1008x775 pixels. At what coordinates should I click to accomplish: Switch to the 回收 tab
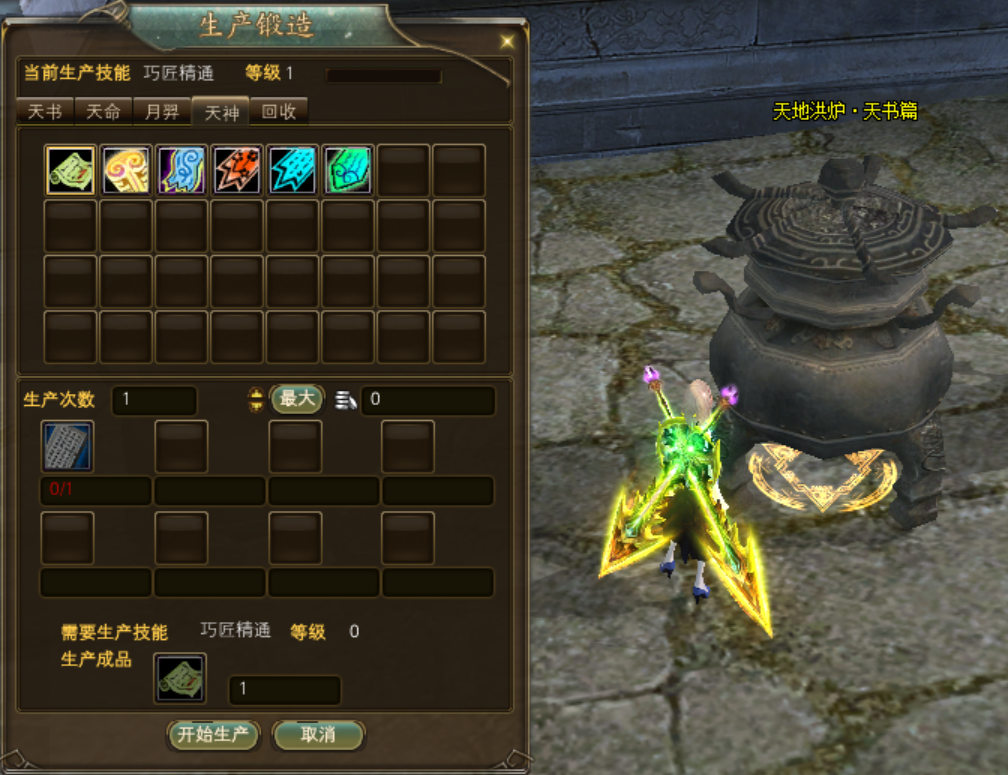point(279,112)
